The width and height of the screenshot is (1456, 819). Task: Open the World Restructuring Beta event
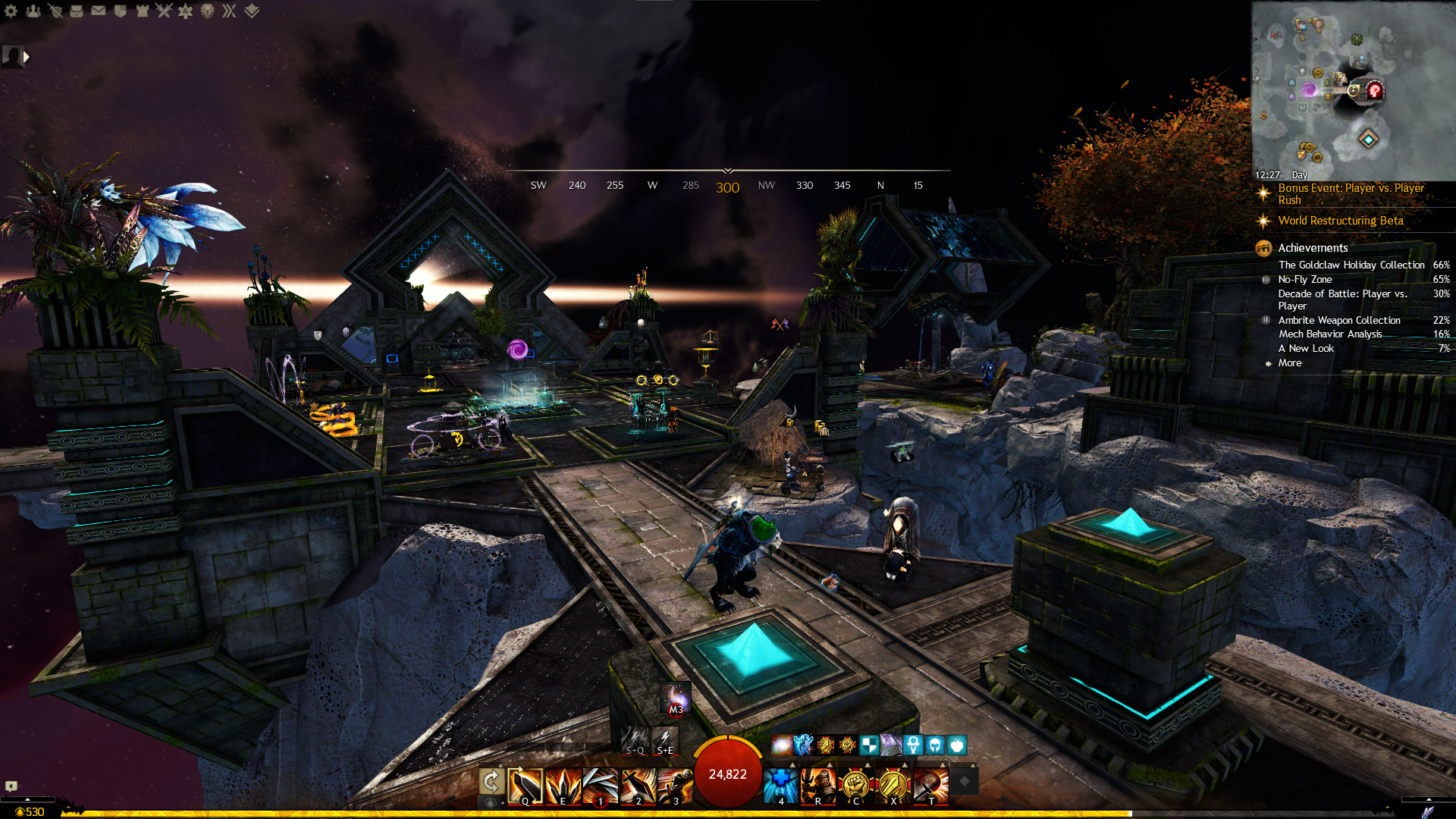point(1340,221)
